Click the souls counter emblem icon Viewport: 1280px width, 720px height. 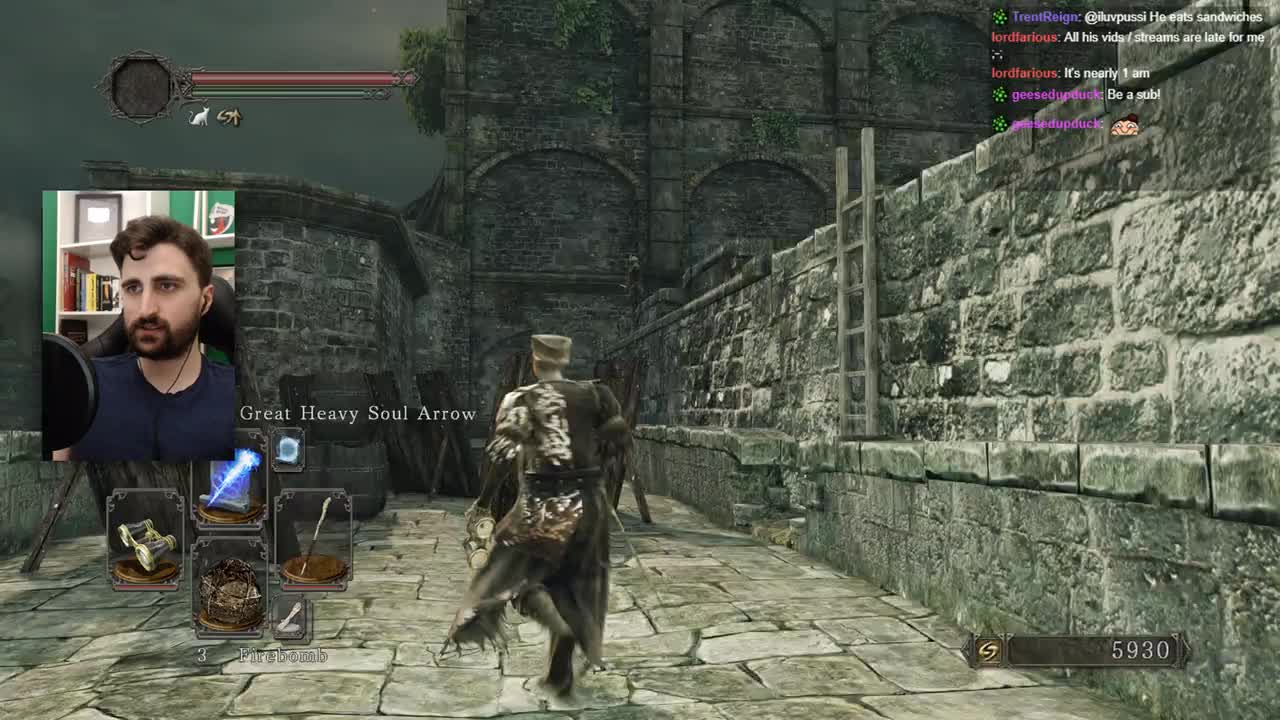point(988,651)
